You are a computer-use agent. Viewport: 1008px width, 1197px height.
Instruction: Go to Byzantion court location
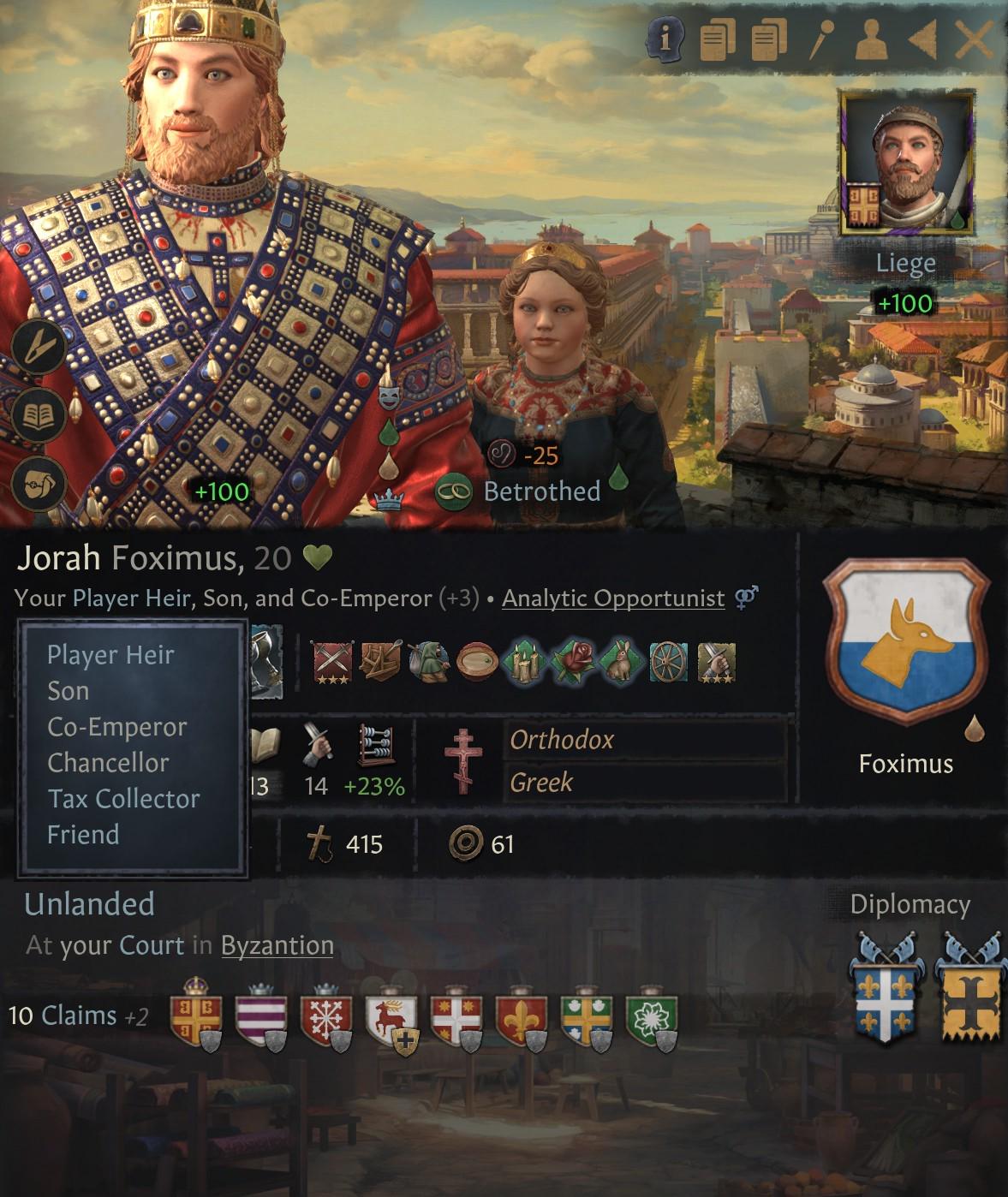click(277, 945)
